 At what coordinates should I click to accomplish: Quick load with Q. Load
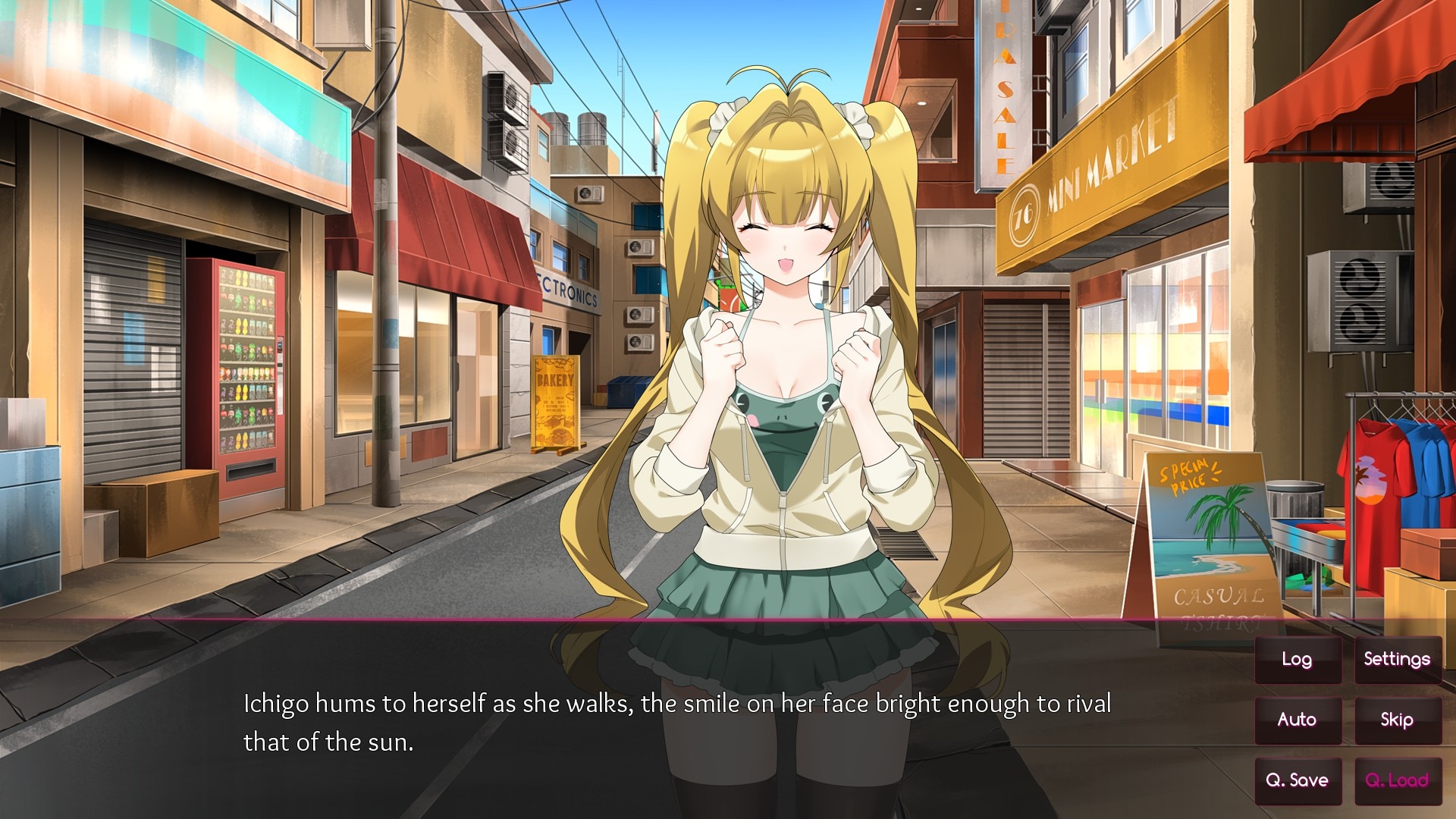point(1397,780)
